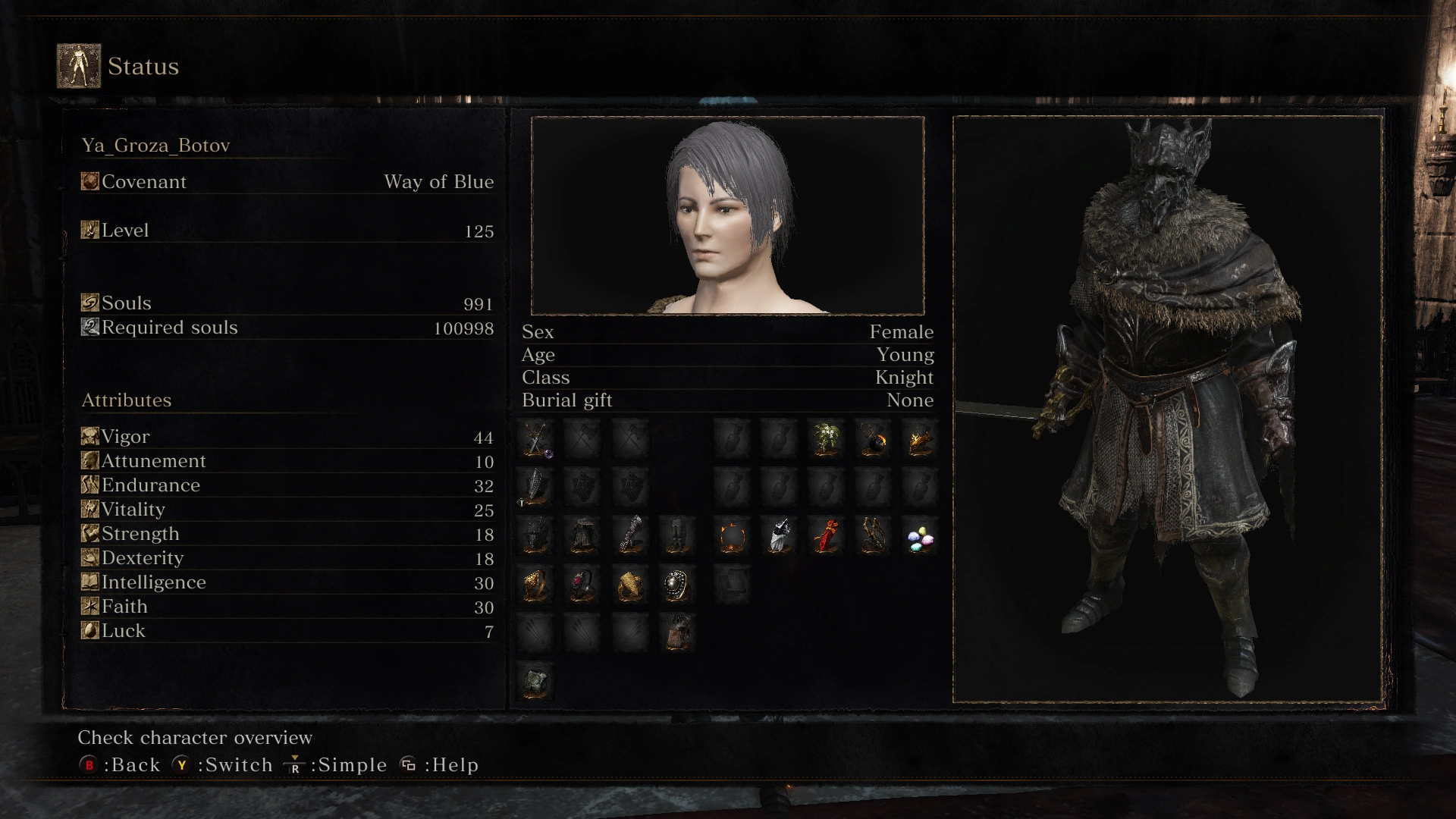1456x819 pixels.
Task: Select the equipped dark shield slot
Action: (536, 487)
